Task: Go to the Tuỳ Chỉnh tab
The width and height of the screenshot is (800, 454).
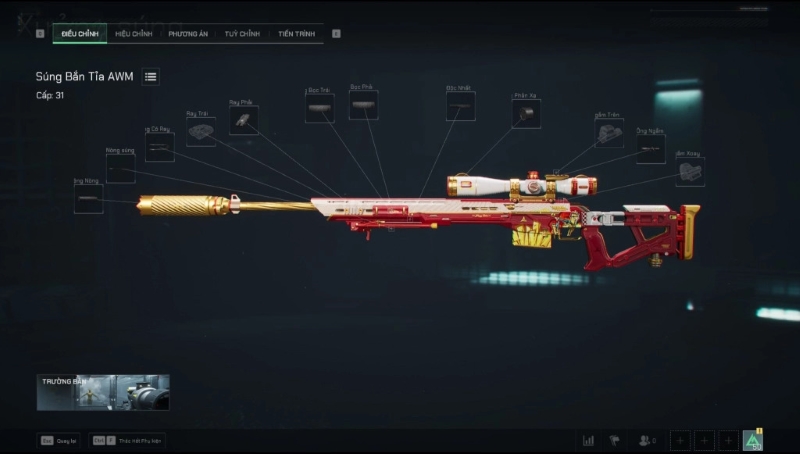Action: (242, 34)
